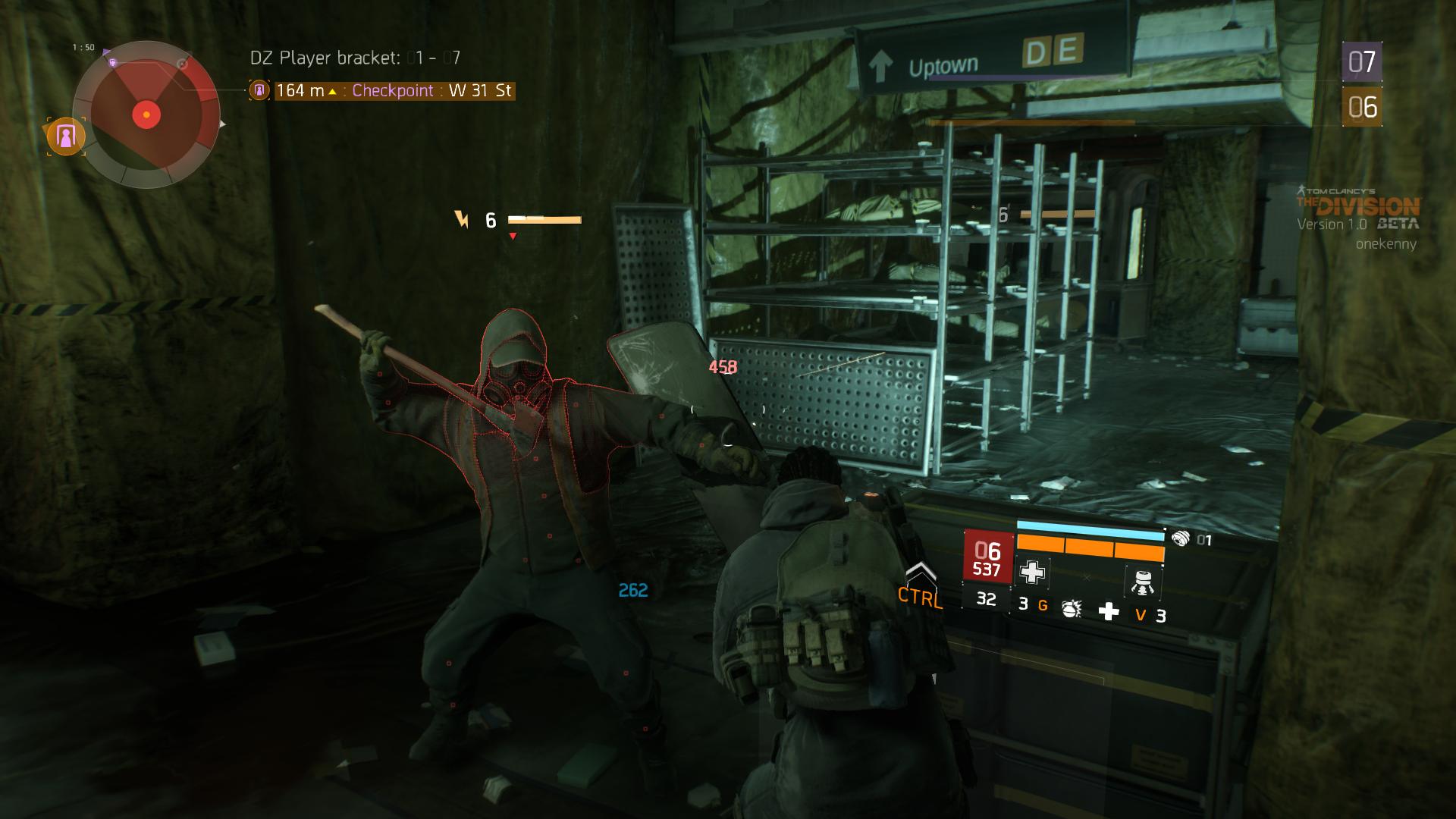Click the small checkpoint marker on minimap
1456x819 pixels.
click(112, 63)
